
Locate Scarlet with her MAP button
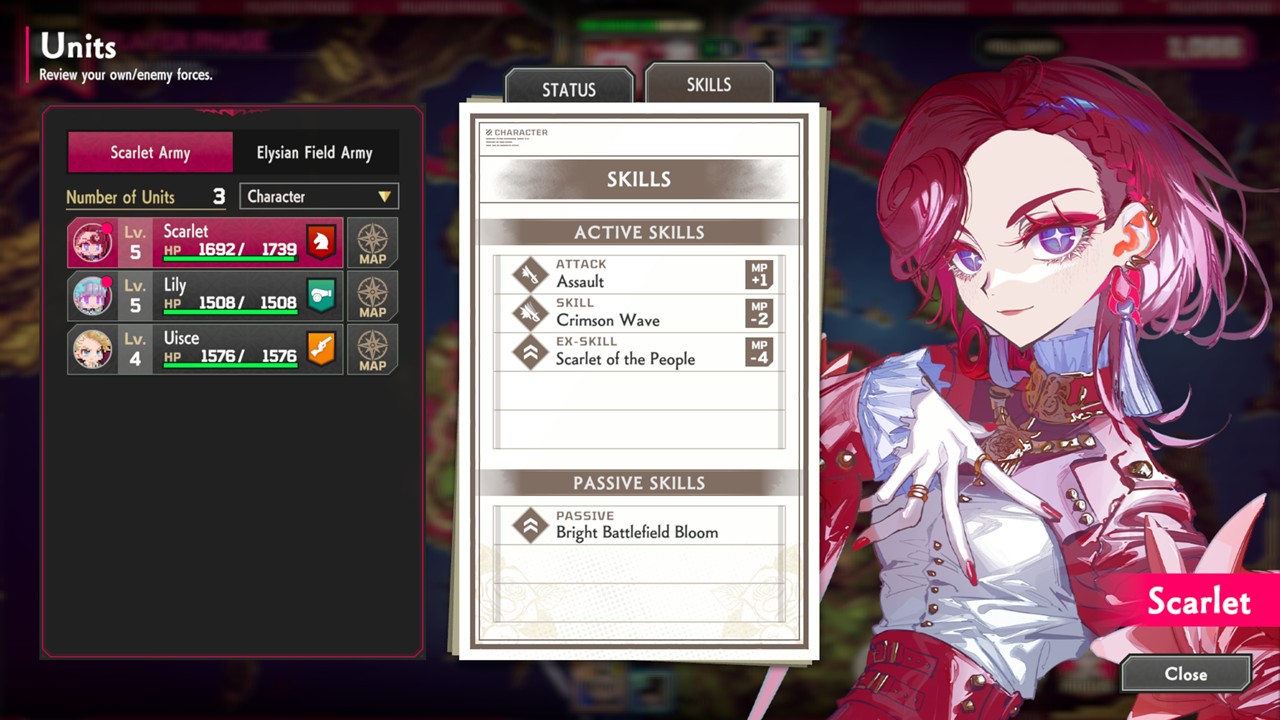[x=372, y=243]
